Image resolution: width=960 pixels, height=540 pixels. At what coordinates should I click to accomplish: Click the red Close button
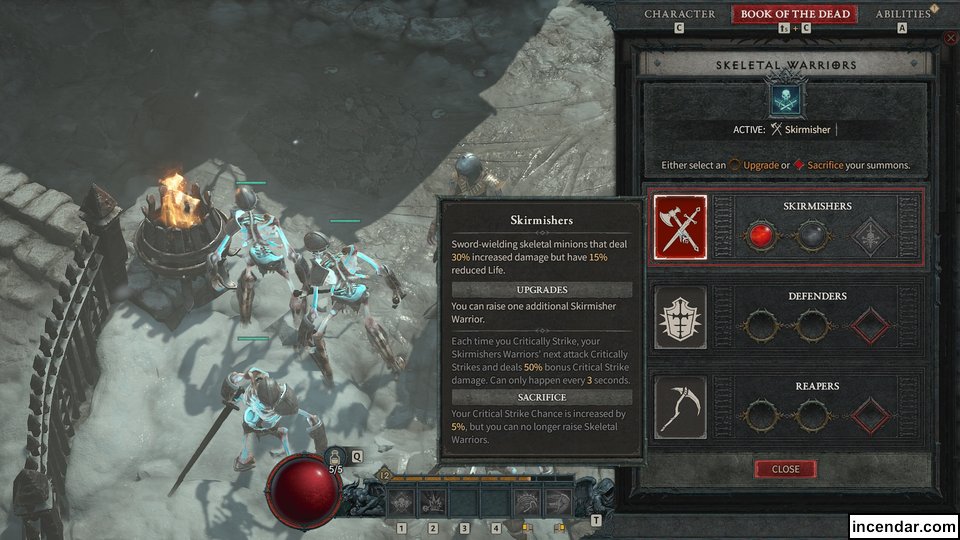pyautogui.click(x=785, y=469)
